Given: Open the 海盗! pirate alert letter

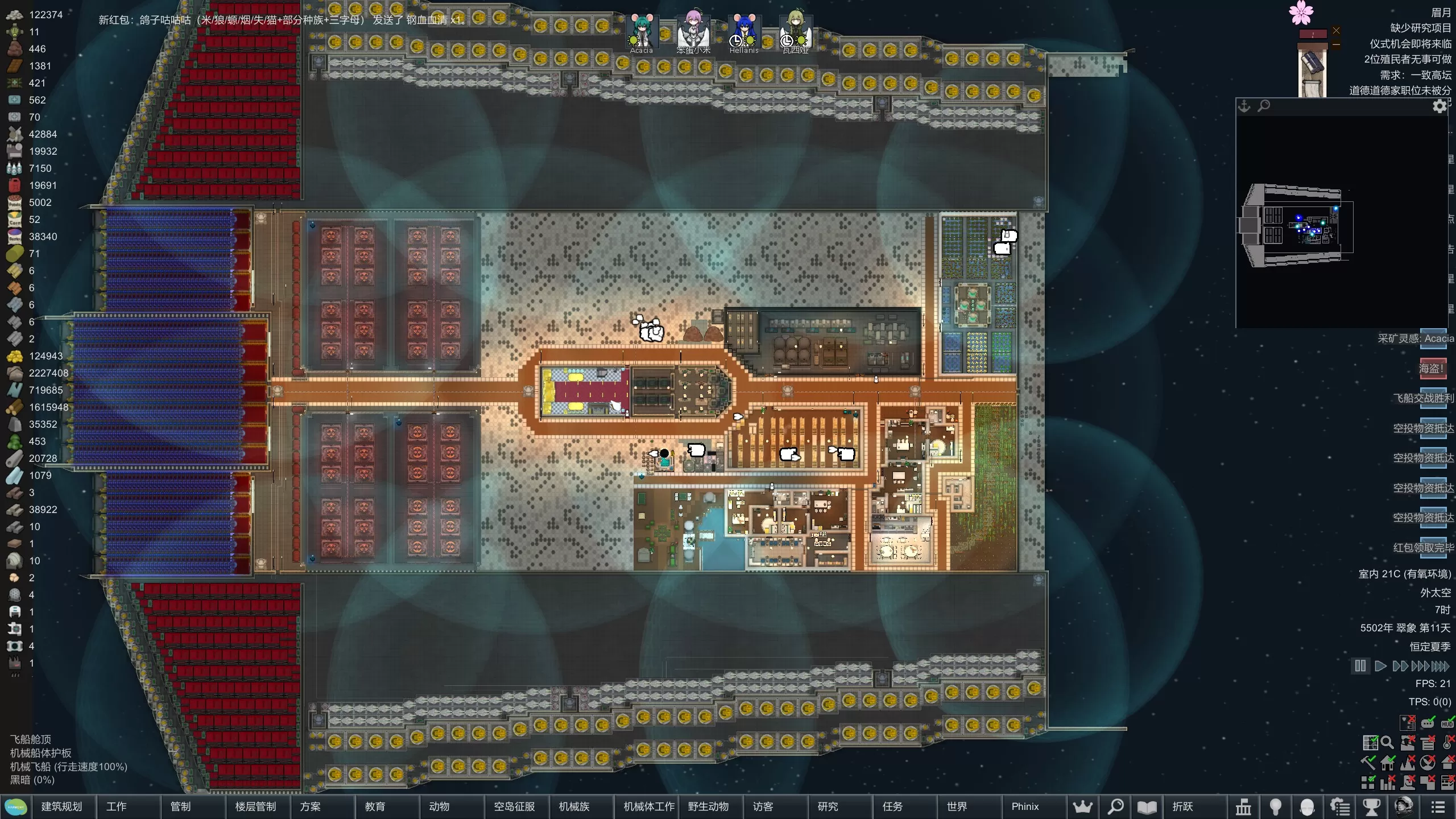Looking at the screenshot, I should coord(1432,369).
